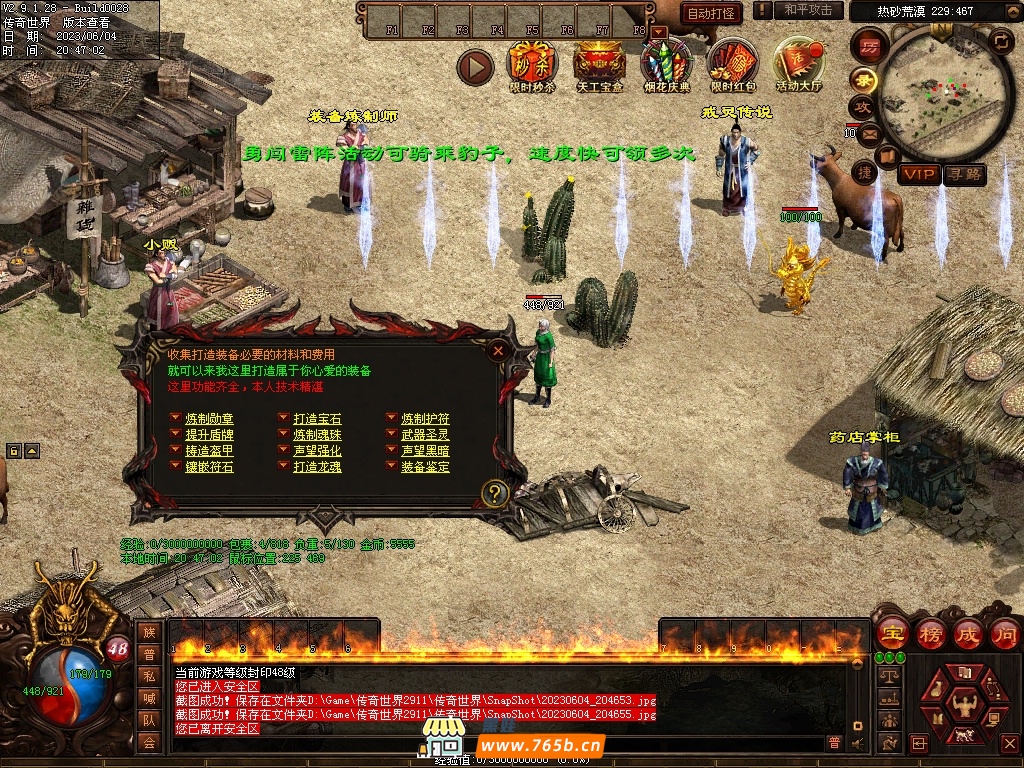Choose the 炼制勋章 option
This screenshot has height=768, width=1024.
(209, 419)
